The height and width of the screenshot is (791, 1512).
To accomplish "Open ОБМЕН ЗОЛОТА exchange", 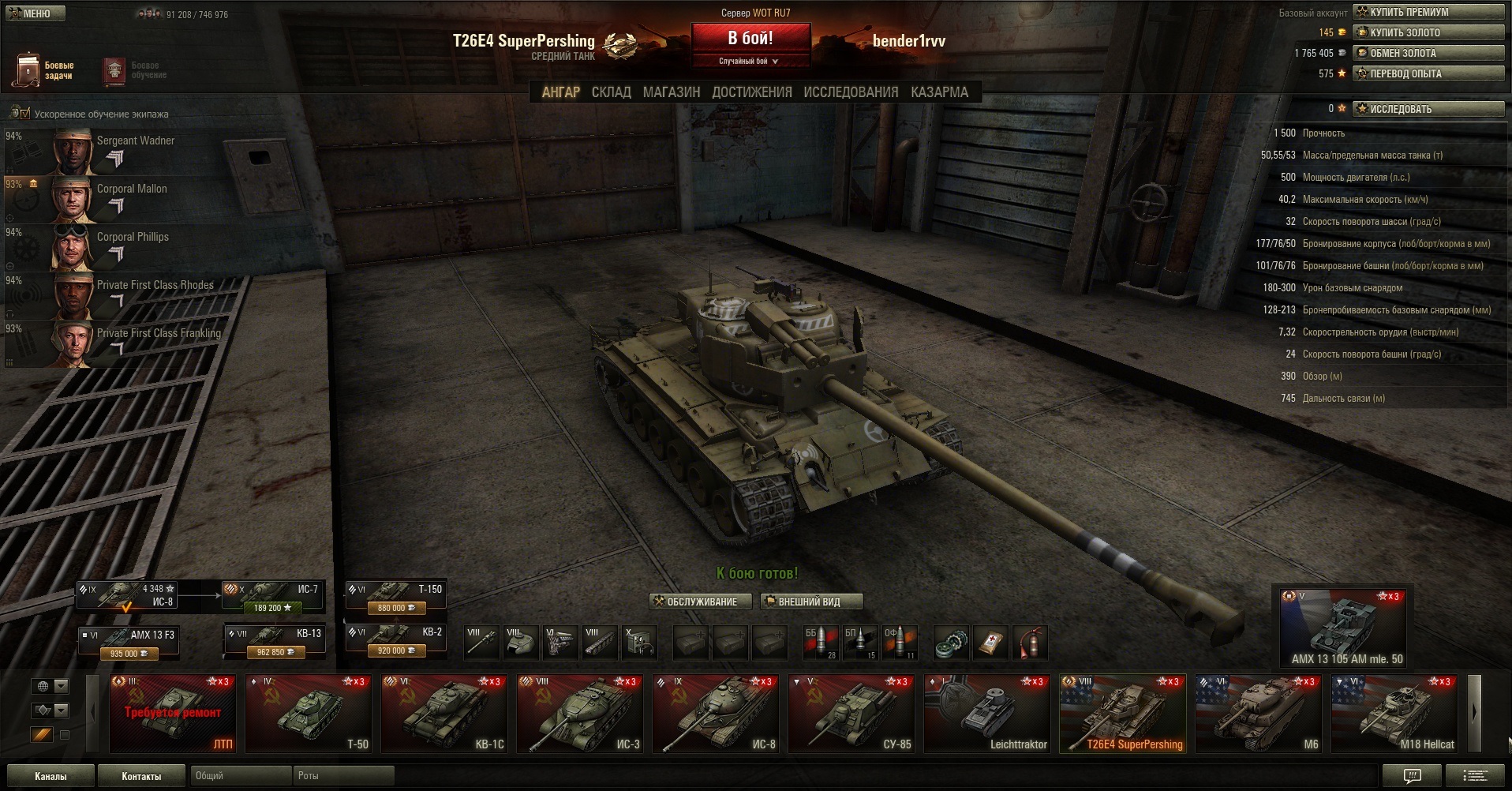I will point(1428,53).
